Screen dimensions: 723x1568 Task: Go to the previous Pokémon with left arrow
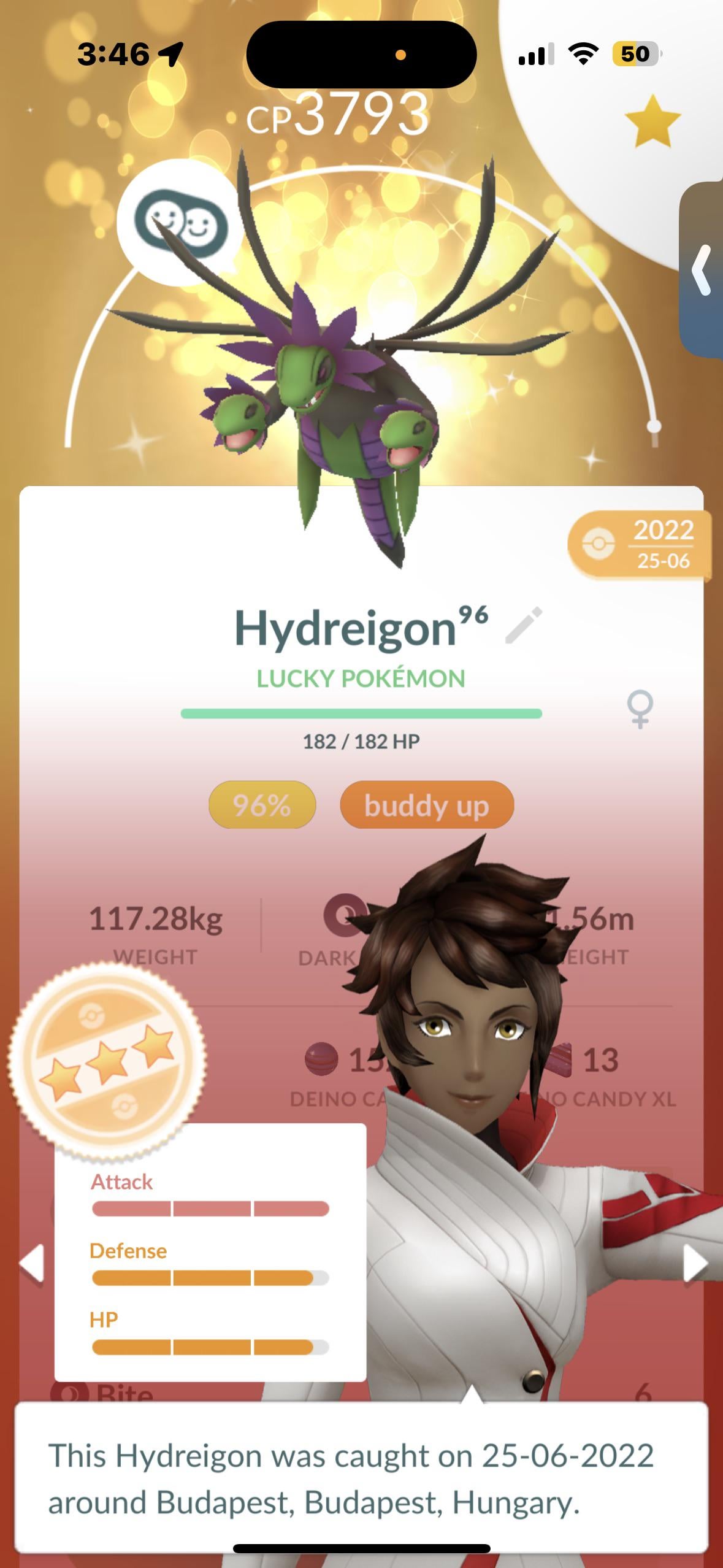[x=32, y=1263]
